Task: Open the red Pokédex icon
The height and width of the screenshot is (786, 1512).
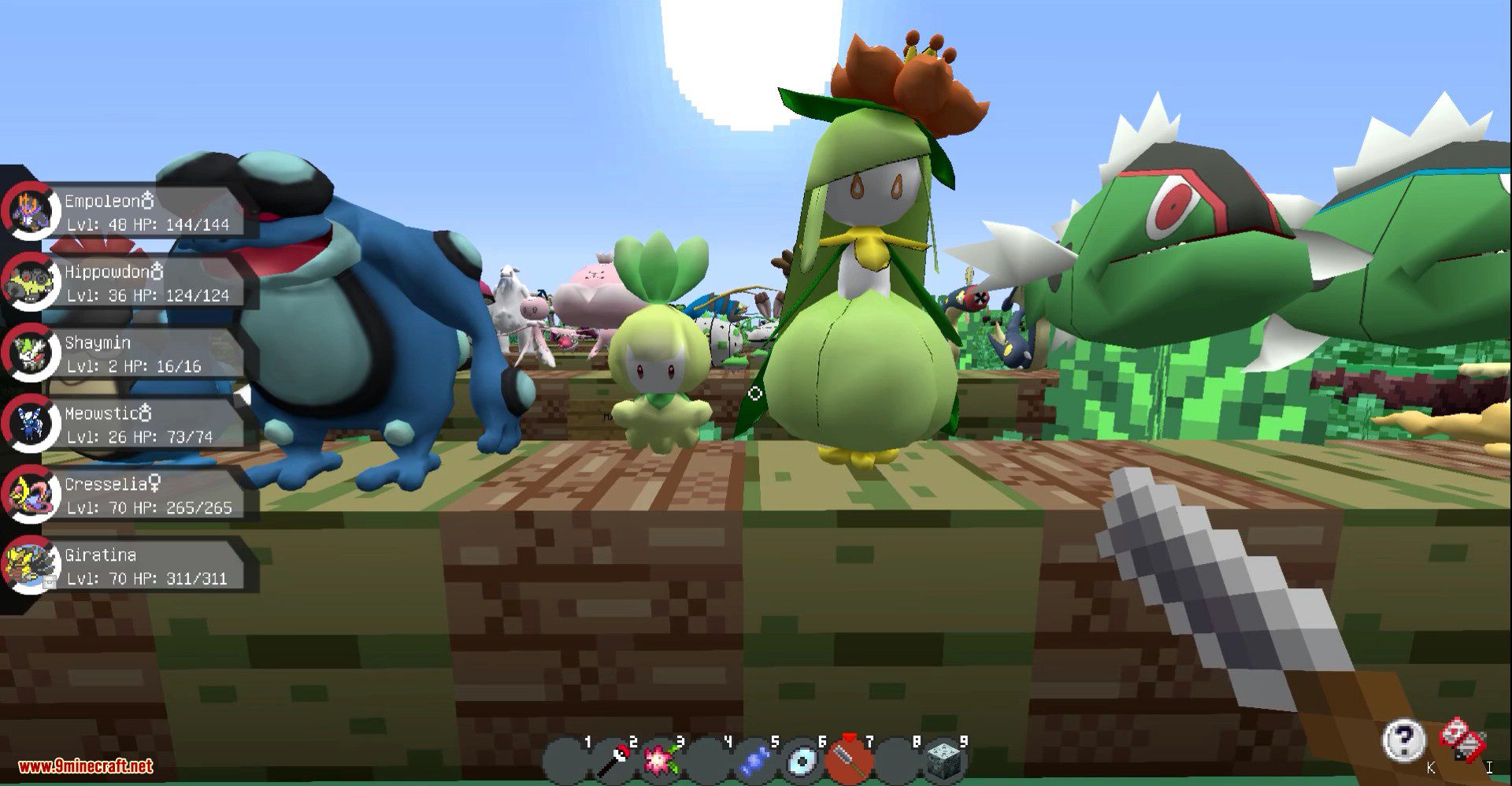Action: 1462,740
